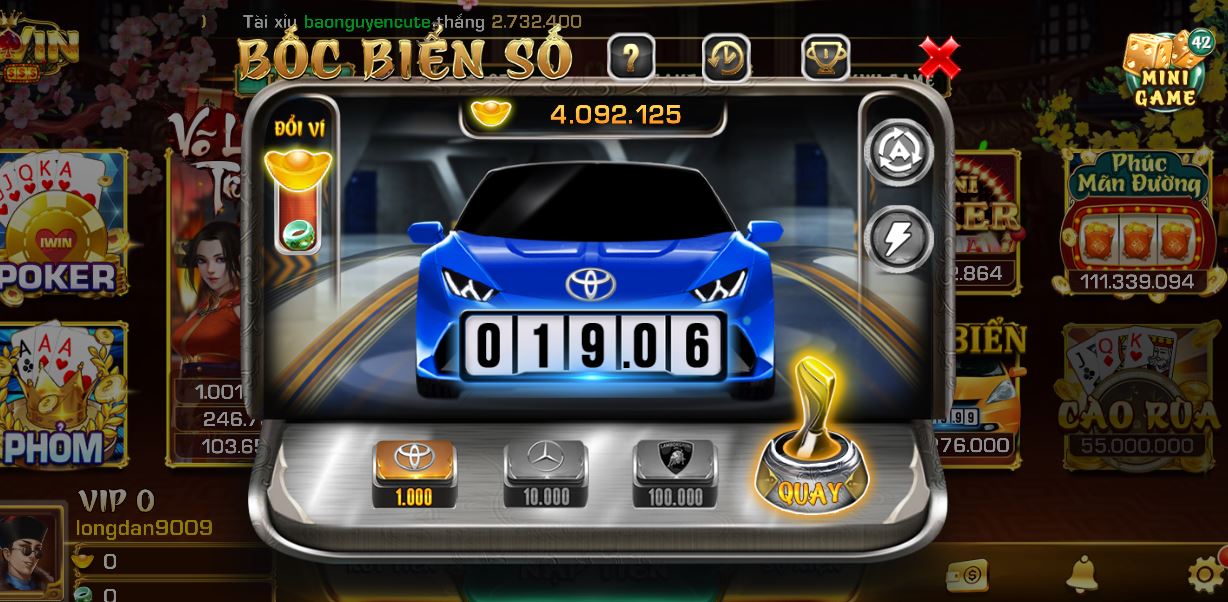Image resolution: width=1228 pixels, height=602 pixels.
Task: Open the Mini Game dice icon
Action: tap(1165, 68)
